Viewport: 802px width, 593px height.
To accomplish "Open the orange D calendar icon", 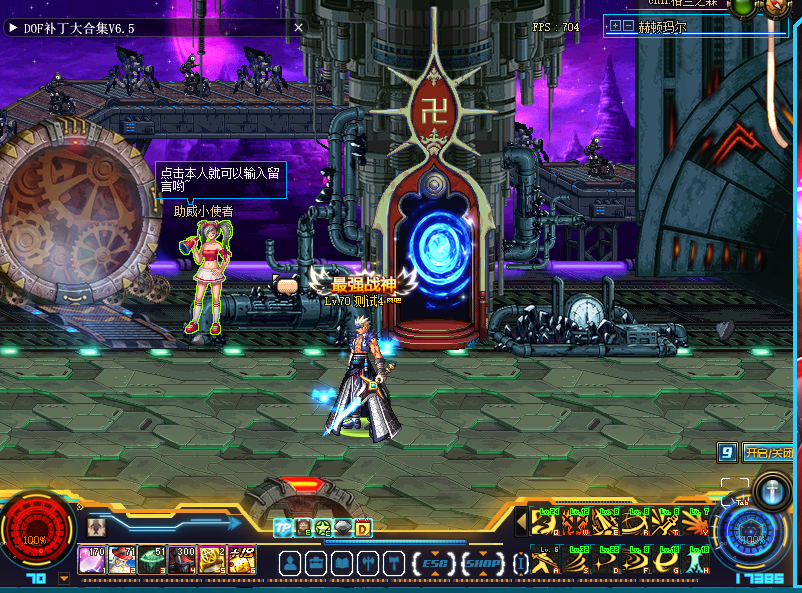I will tap(362, 527).
